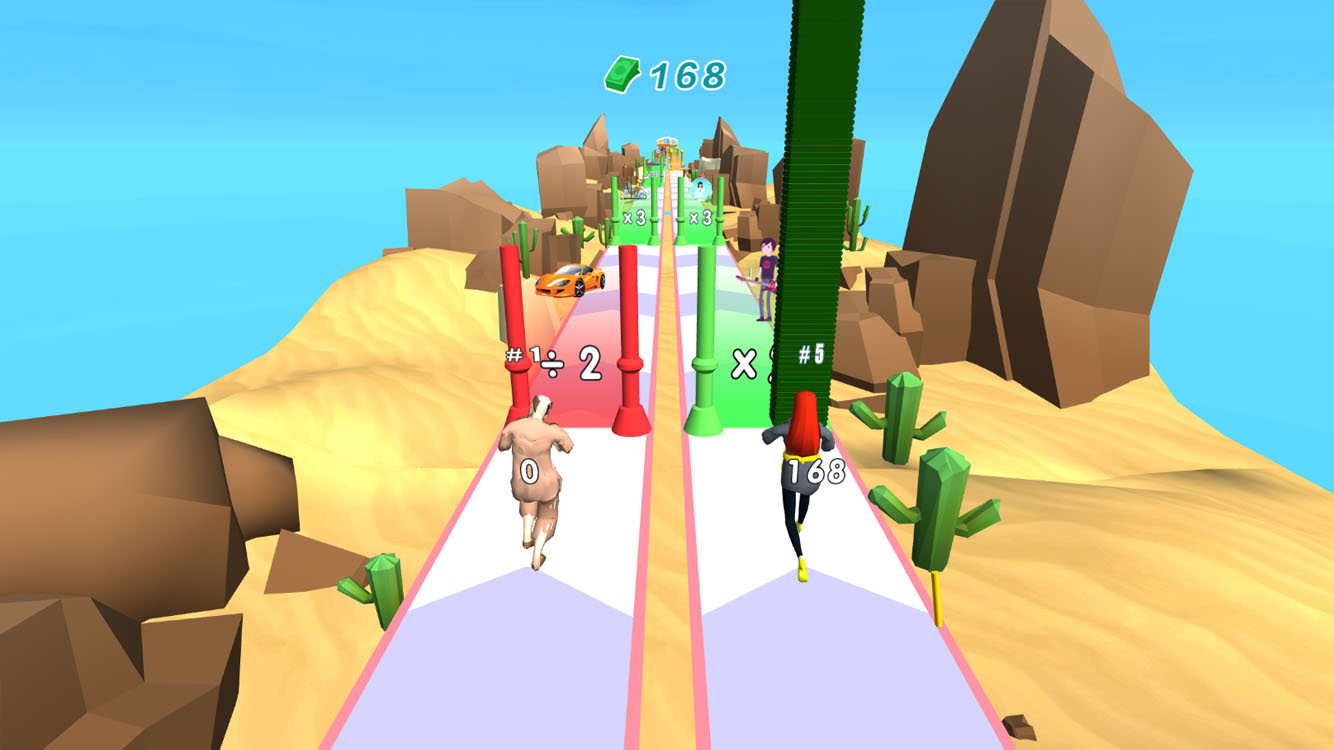Click the building at the end of the track
This screenshot has width=1334, height=750.
[x=666, y=142]
